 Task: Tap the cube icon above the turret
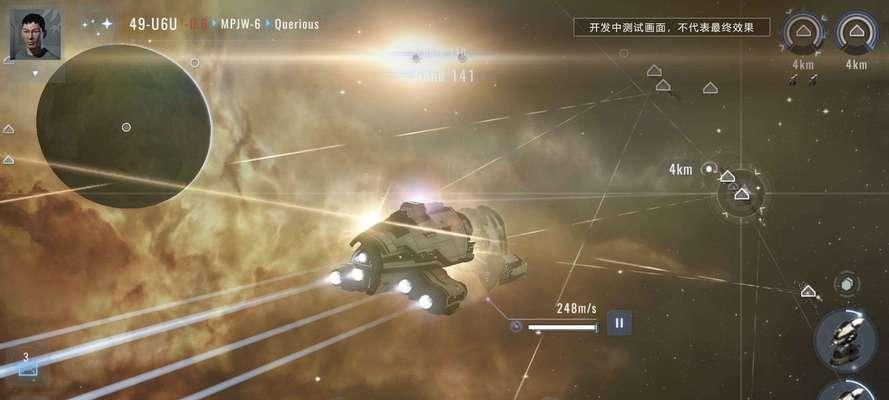pyautogui.click(x=846, y=284)
